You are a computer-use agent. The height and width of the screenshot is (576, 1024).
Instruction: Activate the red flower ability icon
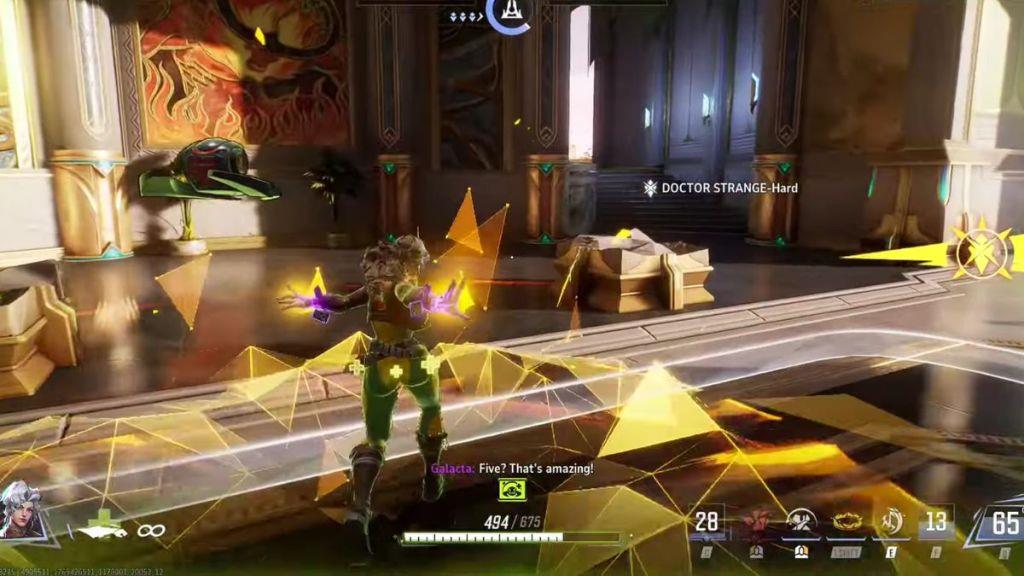[x=757, y=522]
